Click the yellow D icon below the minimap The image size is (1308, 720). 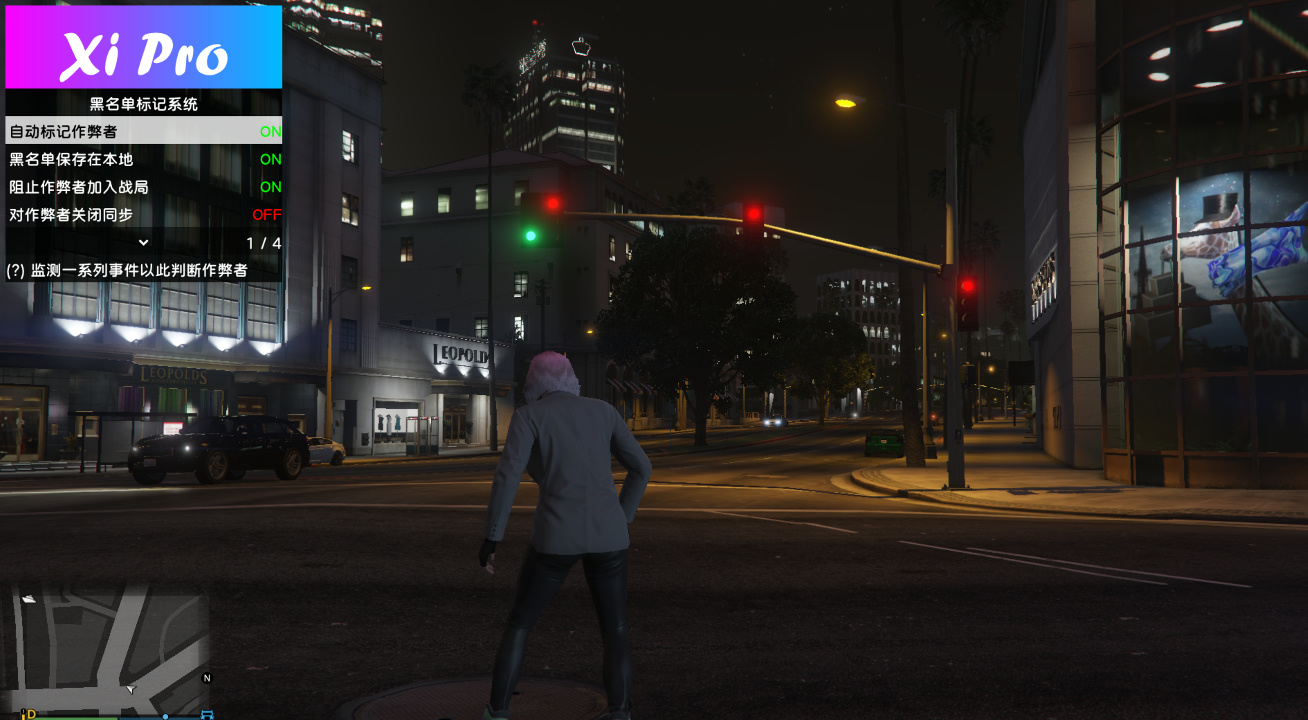pyautogui.click(x=31, y=716)
